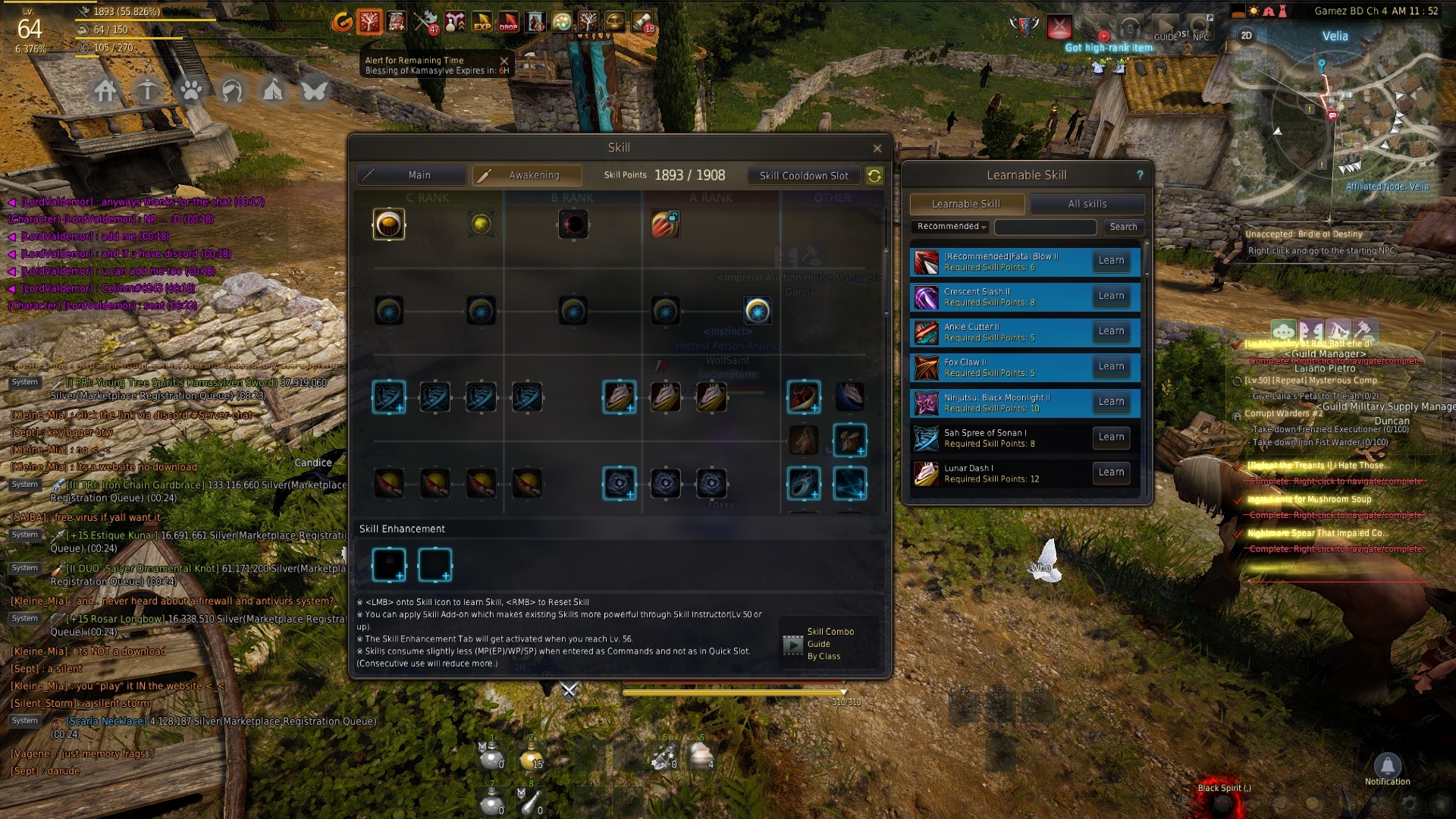
Task: Focus the skill search input field
Action: [x=1045, y=227]
